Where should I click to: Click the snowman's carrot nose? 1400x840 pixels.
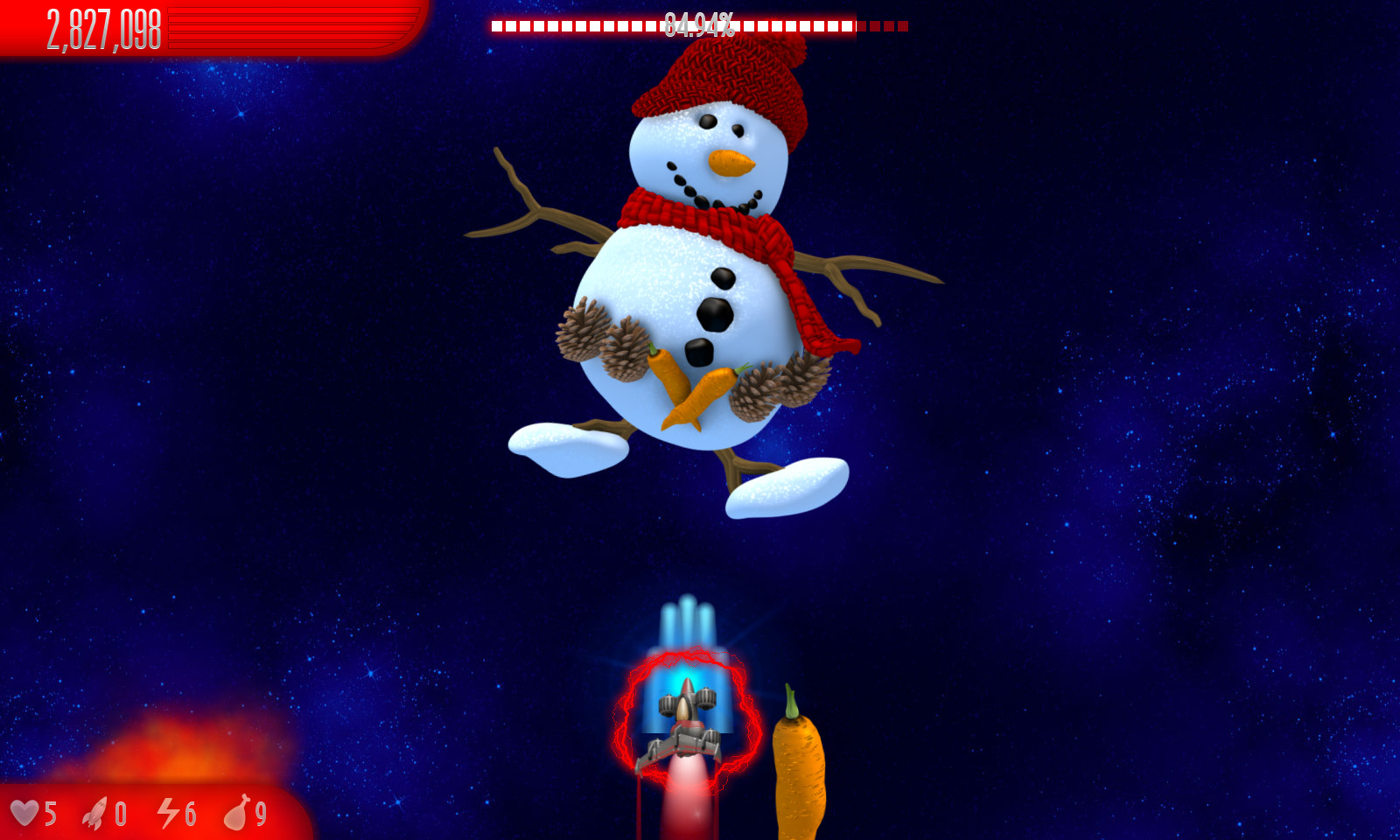729,160
